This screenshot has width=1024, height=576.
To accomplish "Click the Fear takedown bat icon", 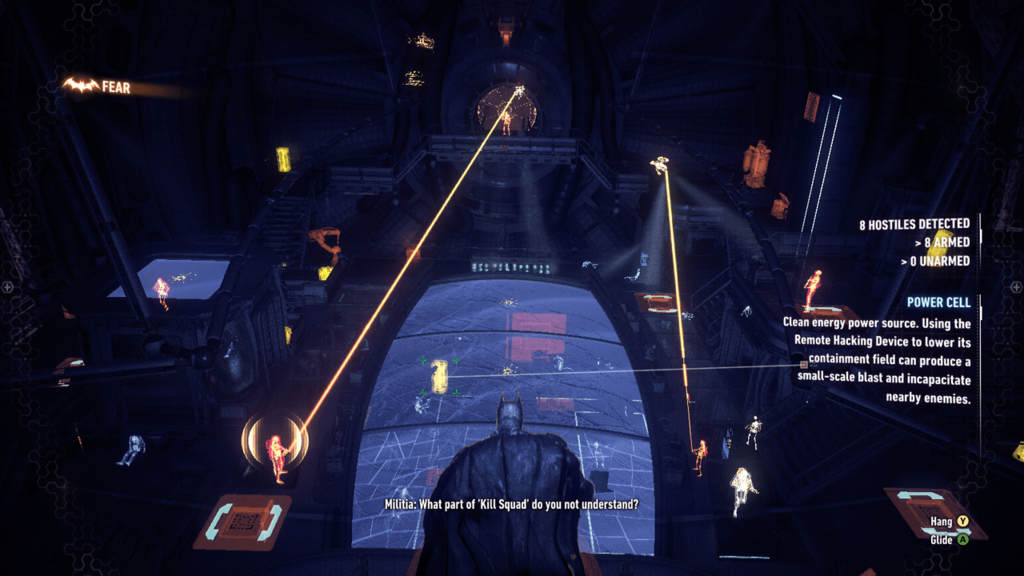I will click(80, 87).
